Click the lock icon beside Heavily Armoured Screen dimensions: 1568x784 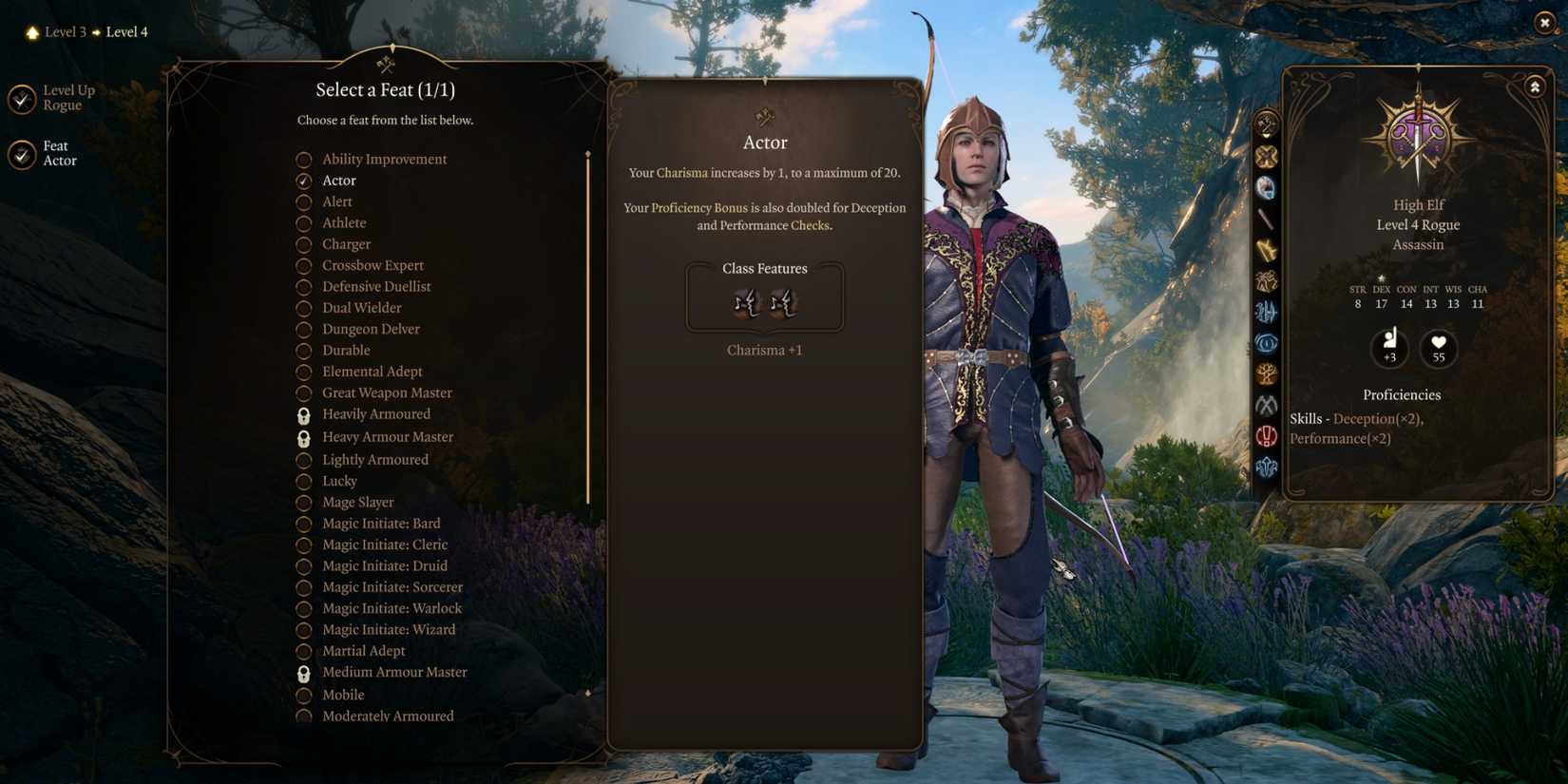[x=304, y=414]
